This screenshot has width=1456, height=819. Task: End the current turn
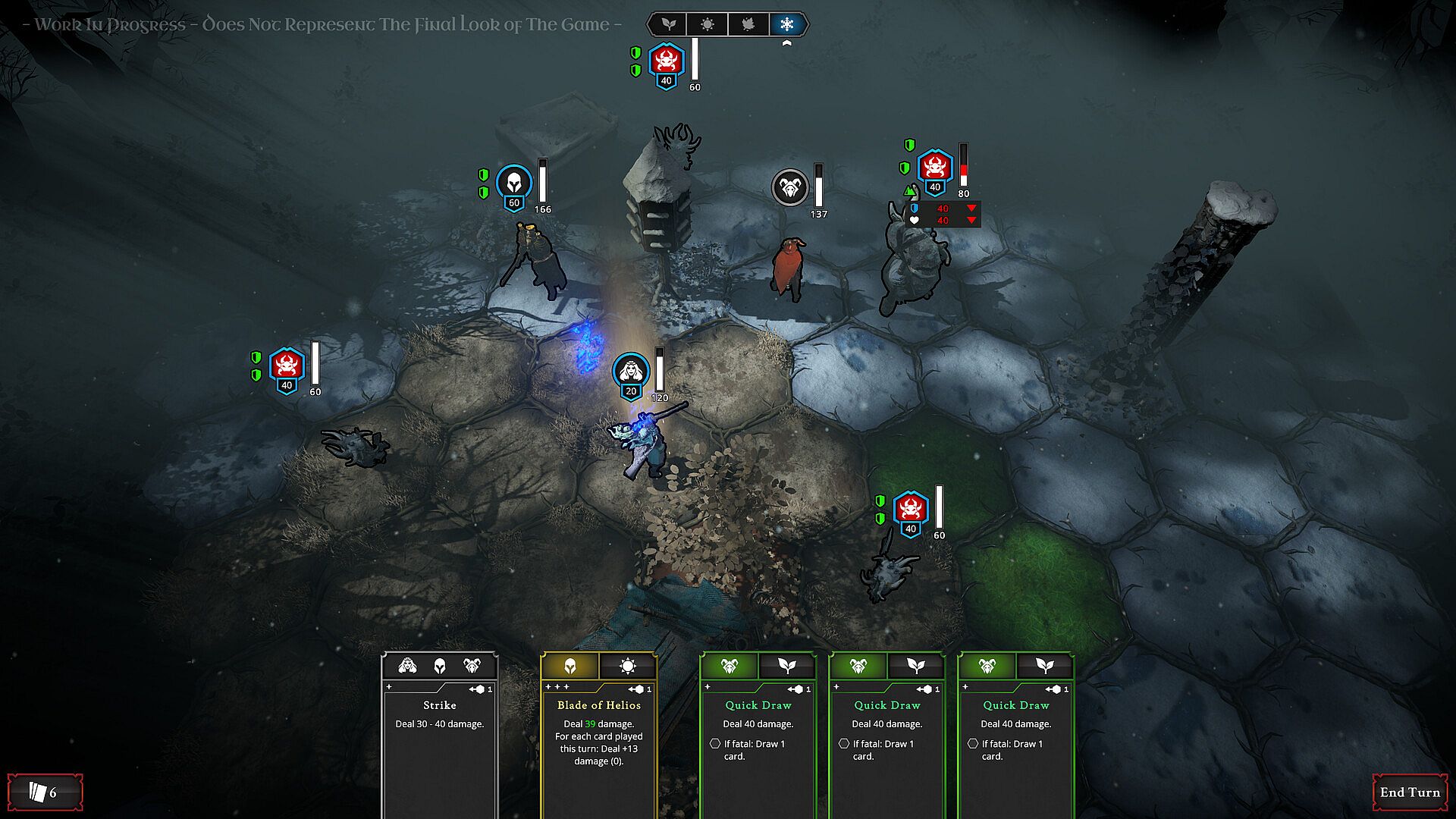1409,792
